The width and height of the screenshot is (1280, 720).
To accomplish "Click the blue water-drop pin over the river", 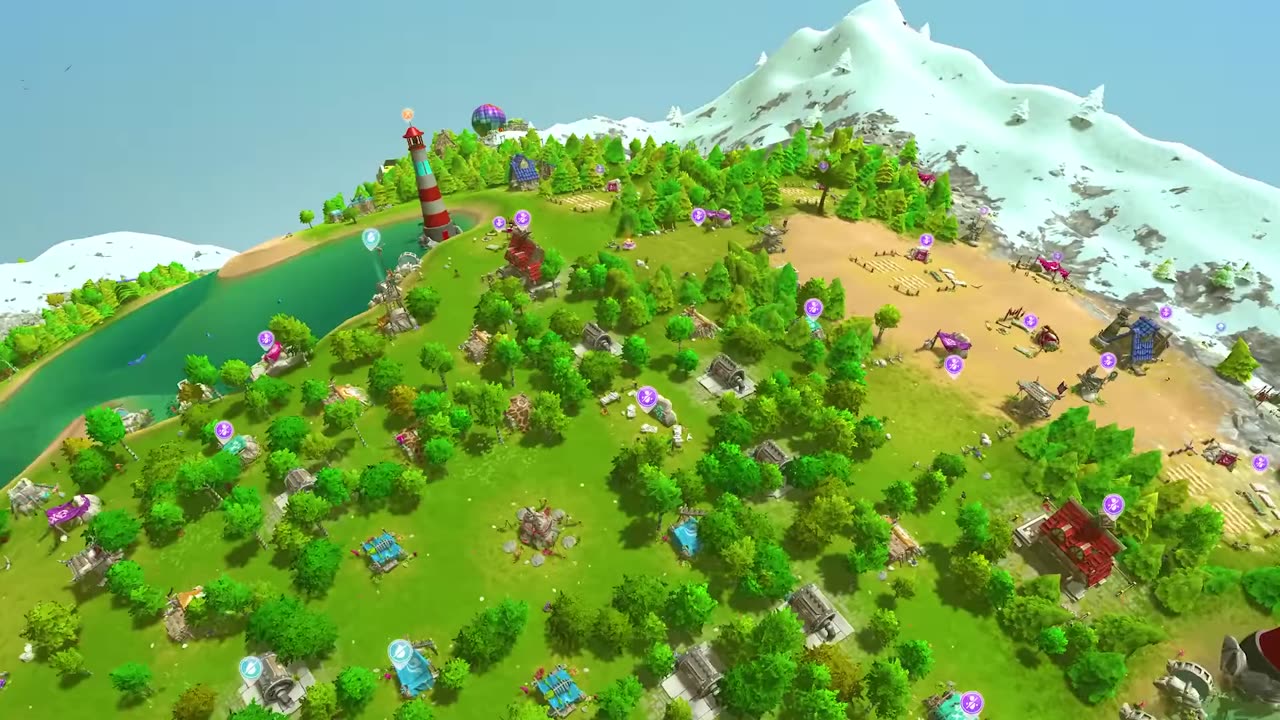I will click(371, 238).
